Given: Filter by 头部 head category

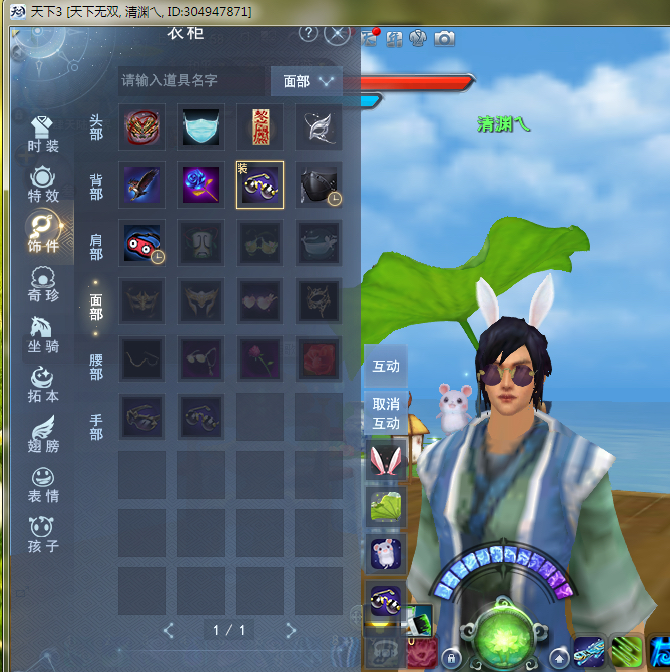Looking at the screenshot, I should click(x=96, y=127).
